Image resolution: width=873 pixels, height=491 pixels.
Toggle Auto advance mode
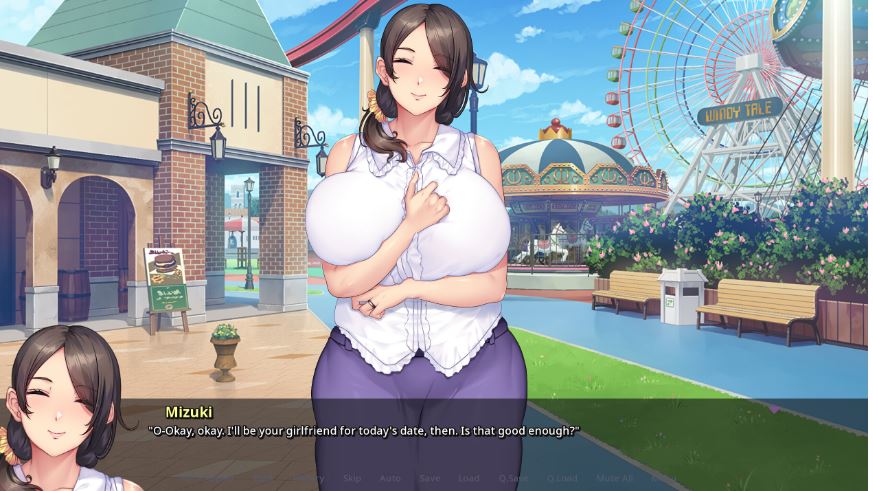click(x=390, y=478)
